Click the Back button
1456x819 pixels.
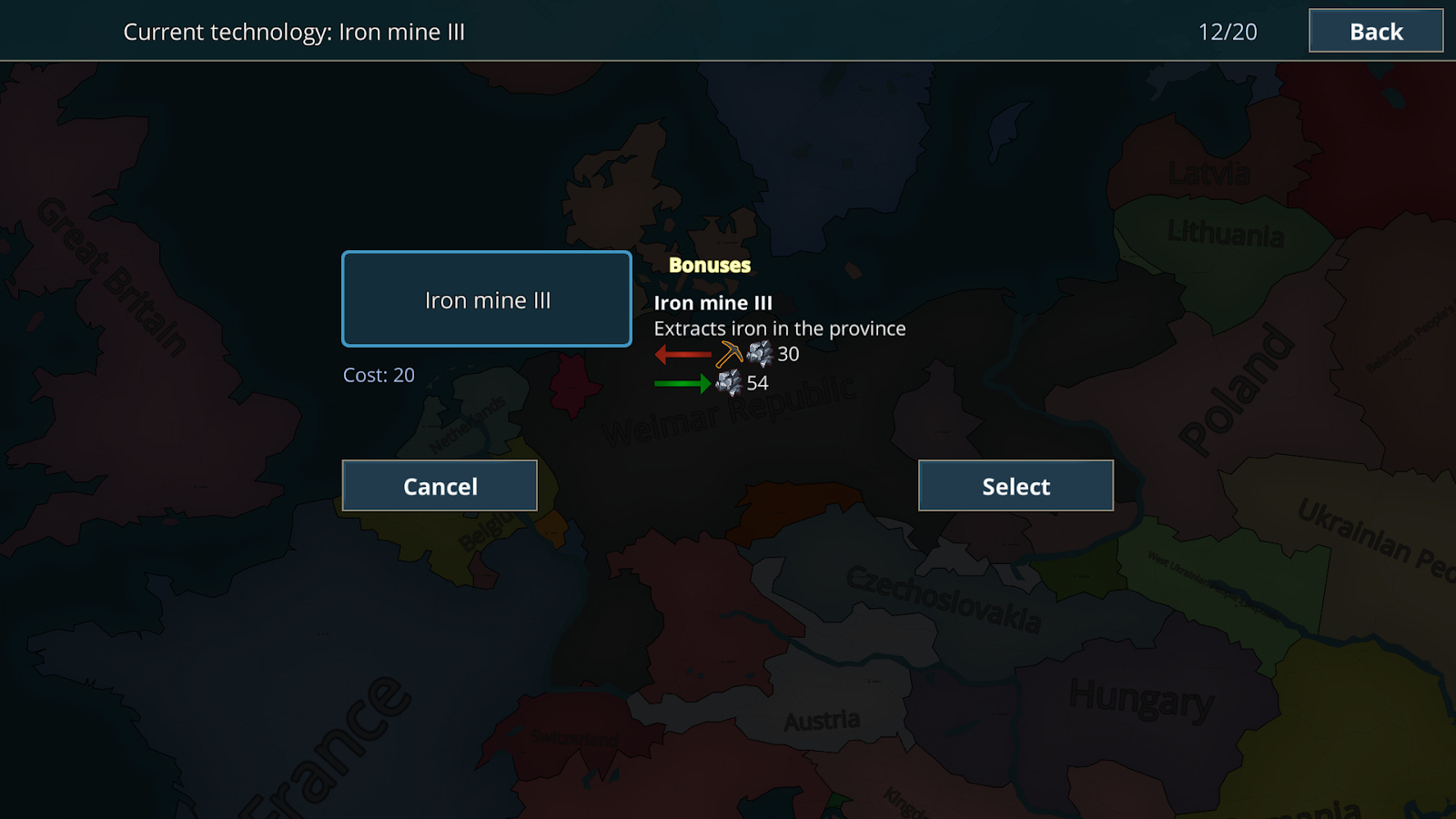[x=1375, y=31]
